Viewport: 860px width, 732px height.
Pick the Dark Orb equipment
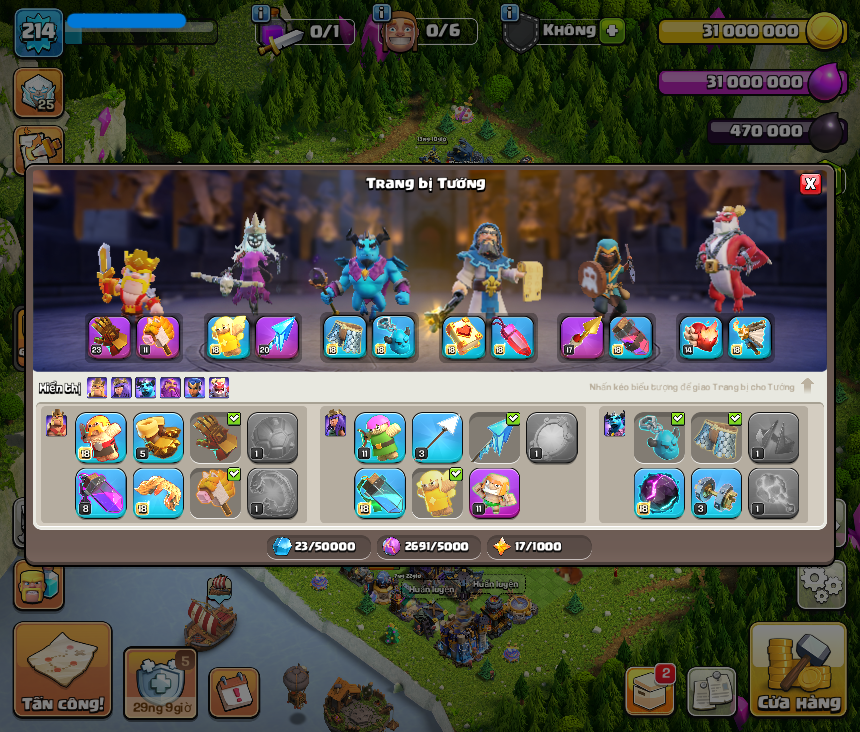(x=659, y=493)
